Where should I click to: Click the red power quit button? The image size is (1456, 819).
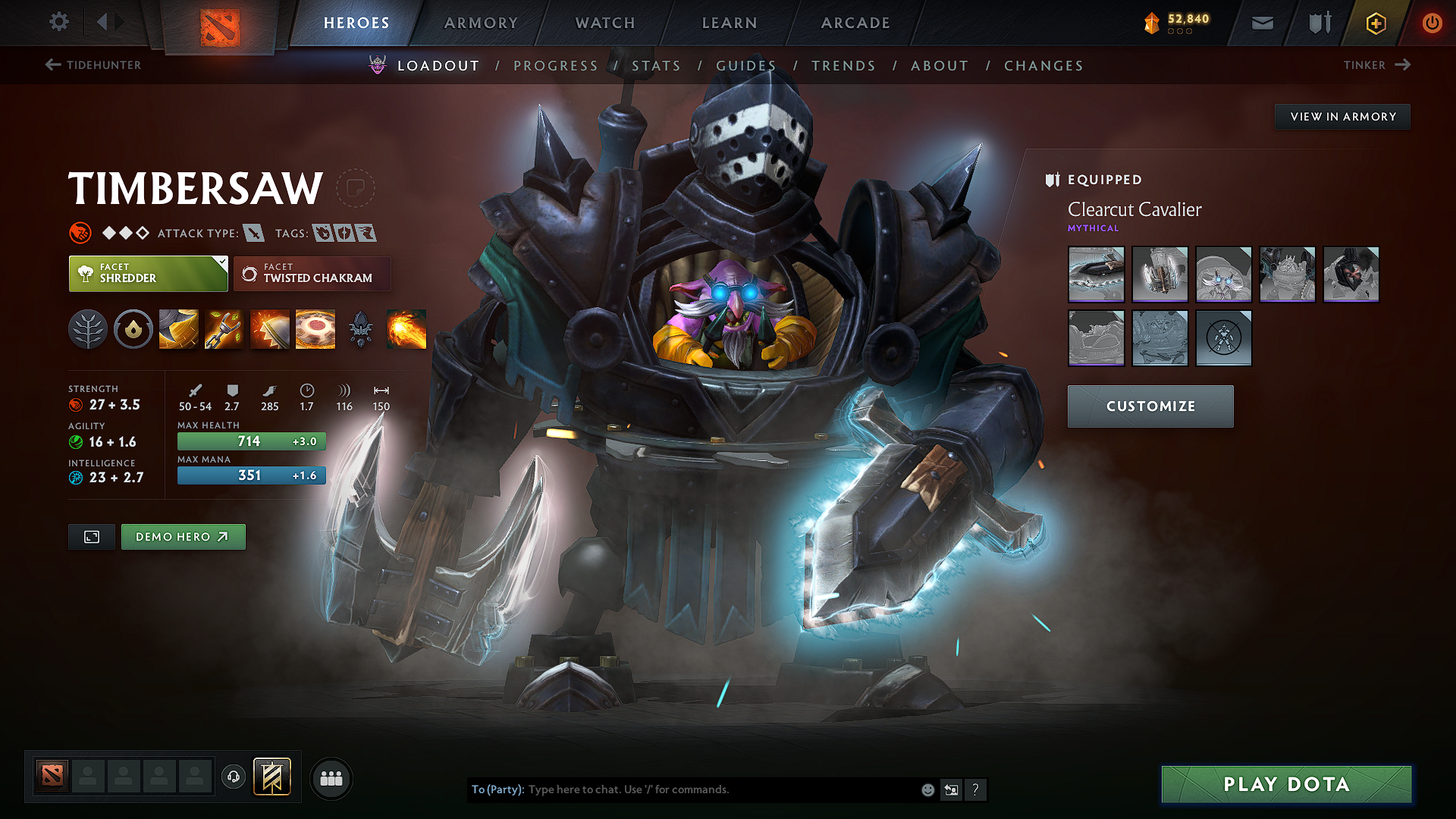coord(1432,23)
